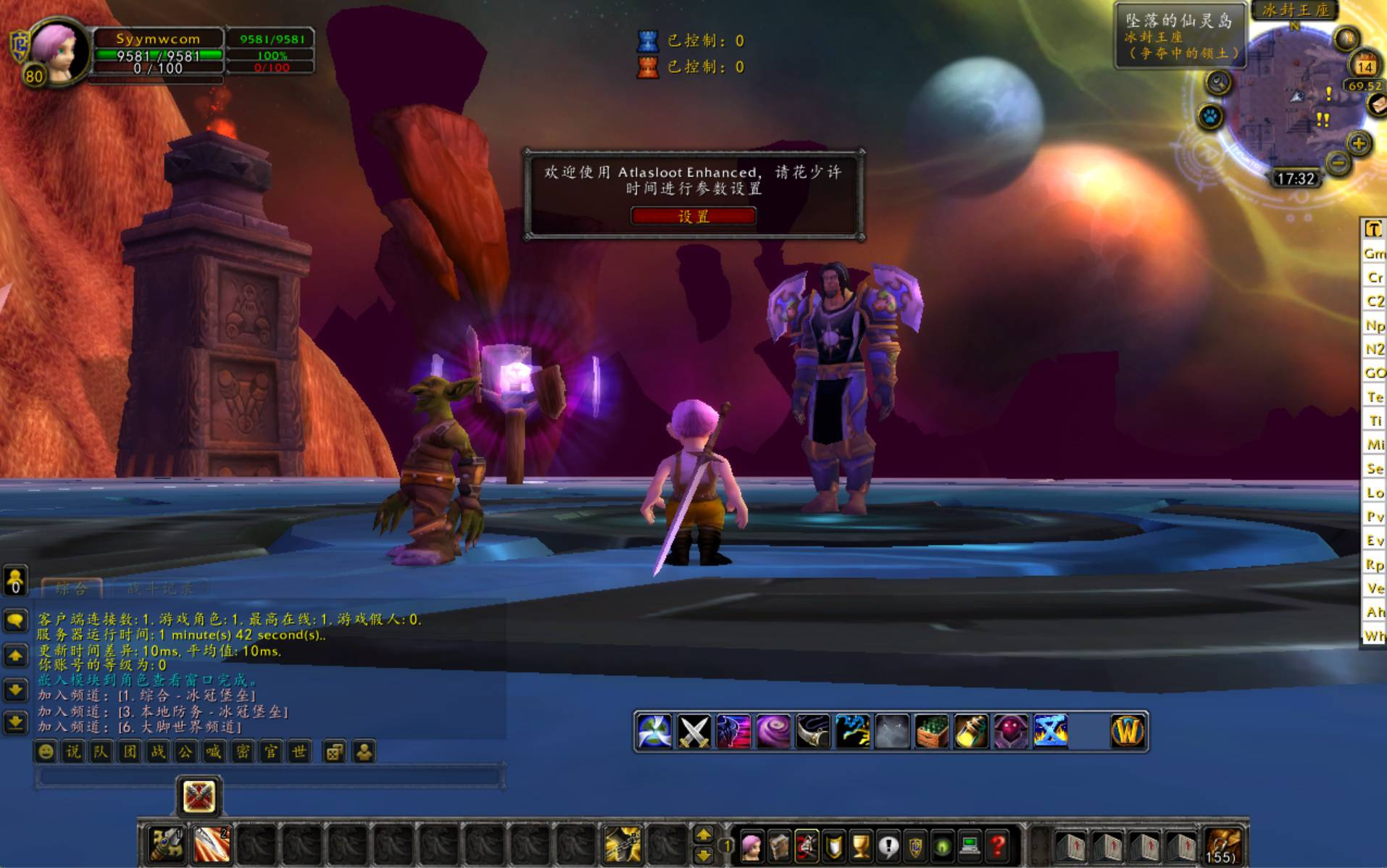Open the main backpack bag slot
The image size is (1387, 868).
[x=1223, y=846]
